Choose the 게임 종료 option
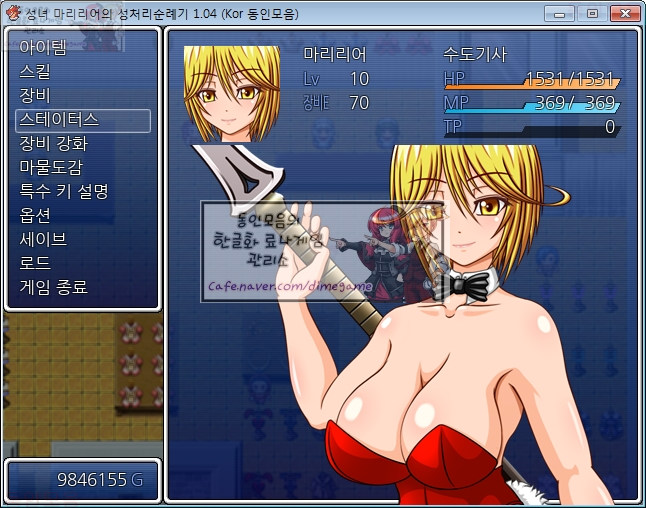The height and width of the screenshot is (508, 646). click(54, 288)
